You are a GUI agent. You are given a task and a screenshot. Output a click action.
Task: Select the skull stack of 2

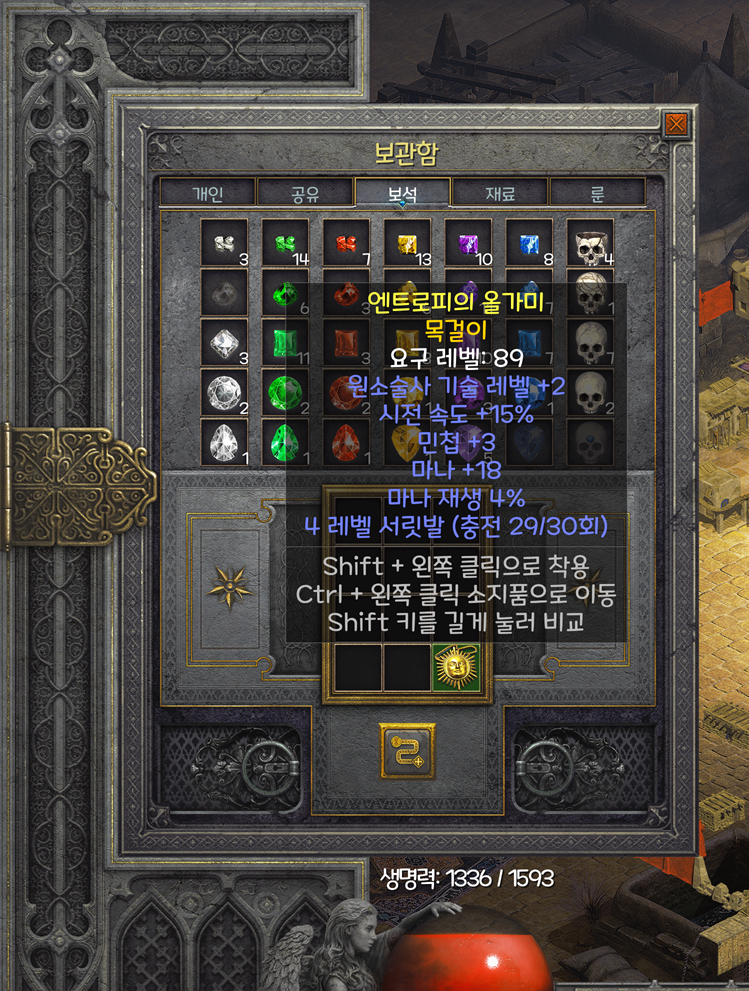(590, 391)
